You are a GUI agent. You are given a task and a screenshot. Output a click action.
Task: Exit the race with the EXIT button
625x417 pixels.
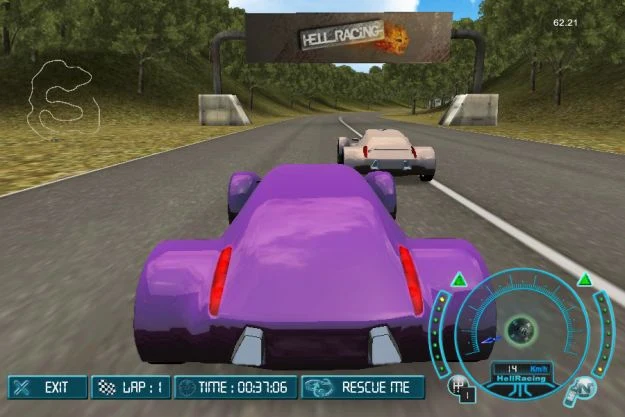click(46, 387)
